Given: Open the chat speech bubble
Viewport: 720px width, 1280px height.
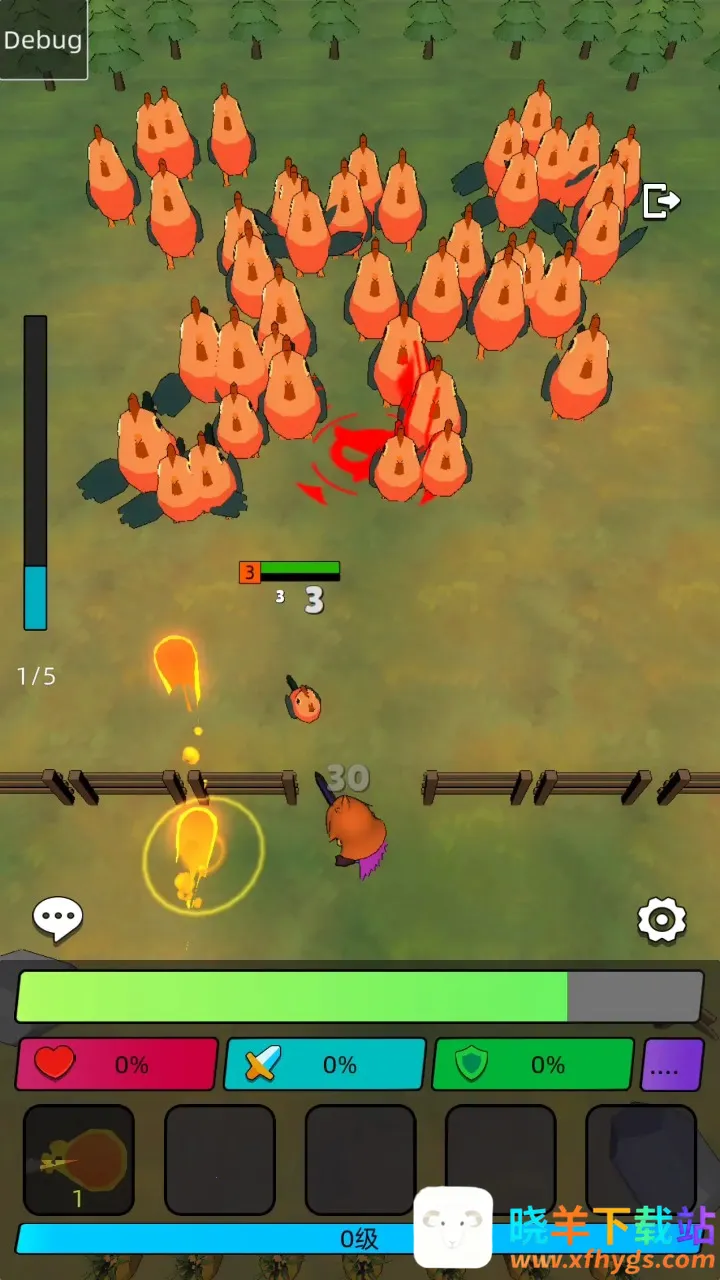Looking at the screenshot, I should pyautogui.click(x=58, y=918).
